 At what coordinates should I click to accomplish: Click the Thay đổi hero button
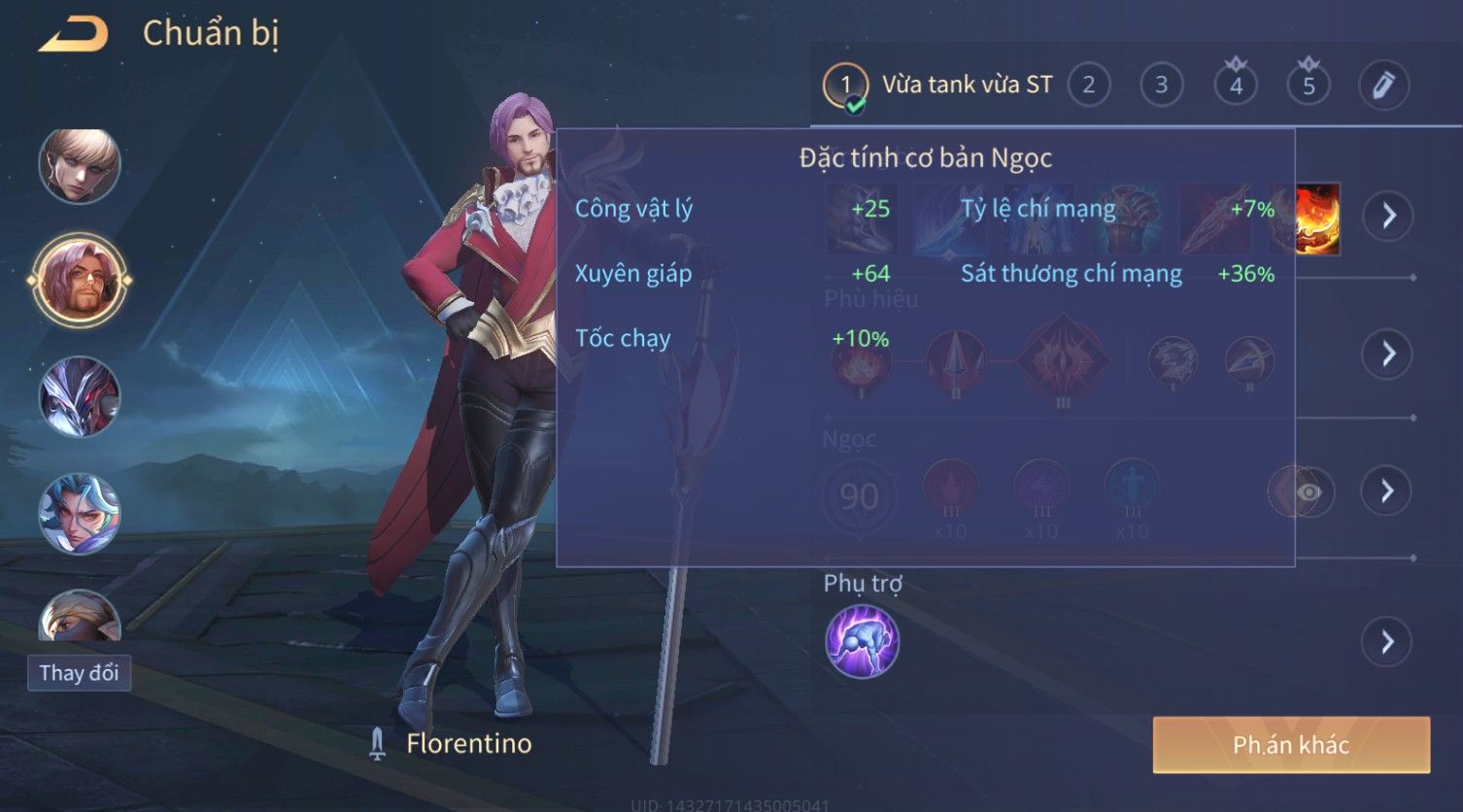point(79,673)
